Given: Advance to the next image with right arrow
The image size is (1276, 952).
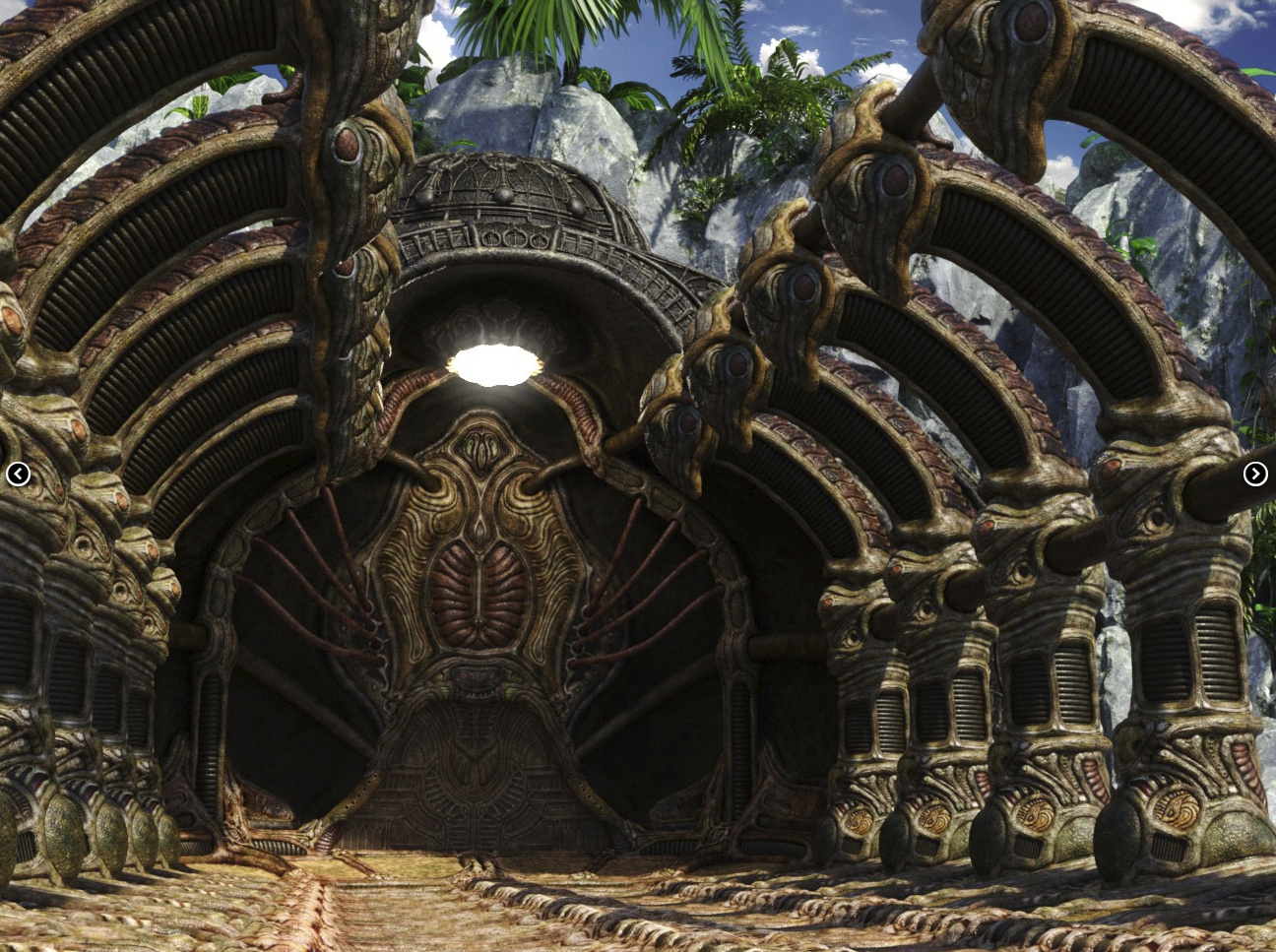Looking at the screenshot, I should pos(1255,475).
